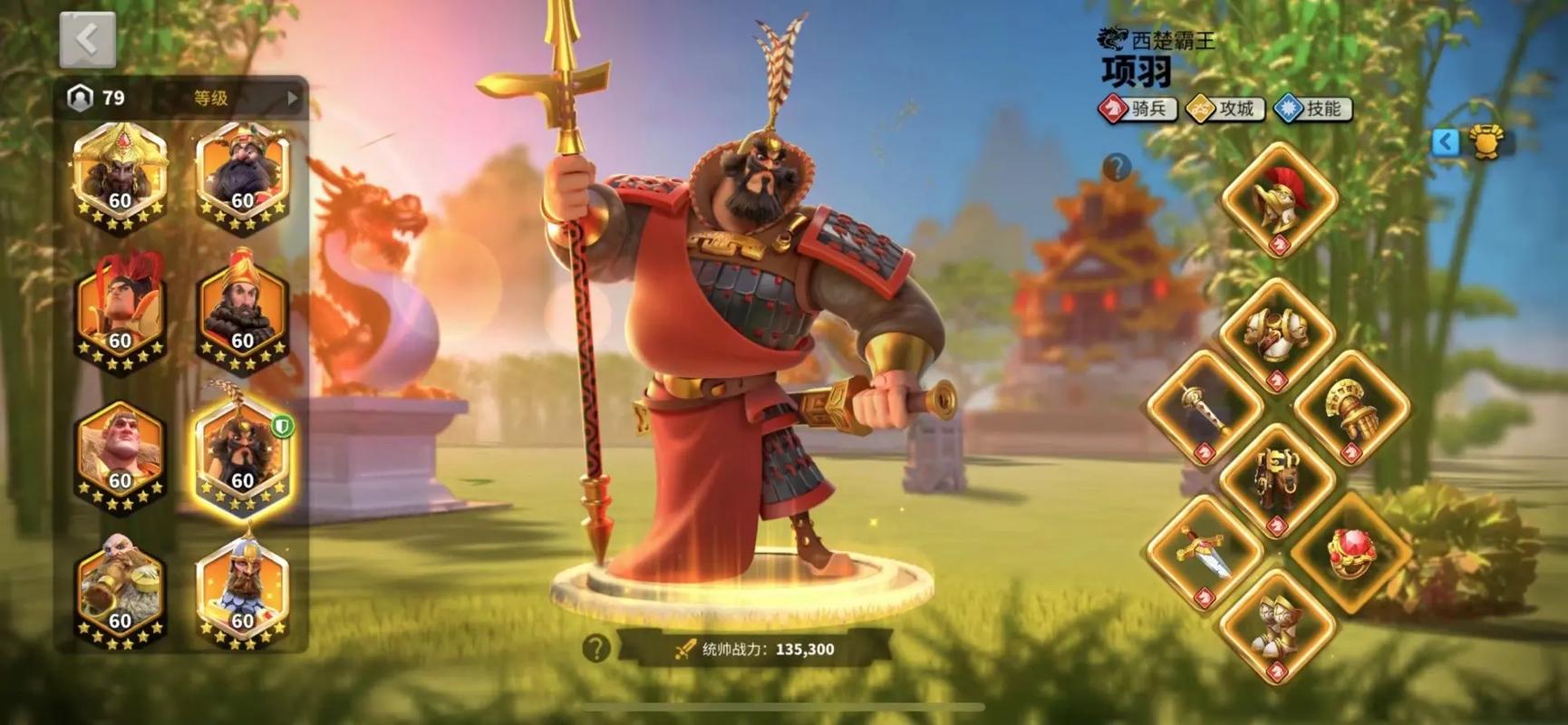Screen dimensions: 1568x725
Task: Select the leg armor equipment slot
Action: (1277, 480)
